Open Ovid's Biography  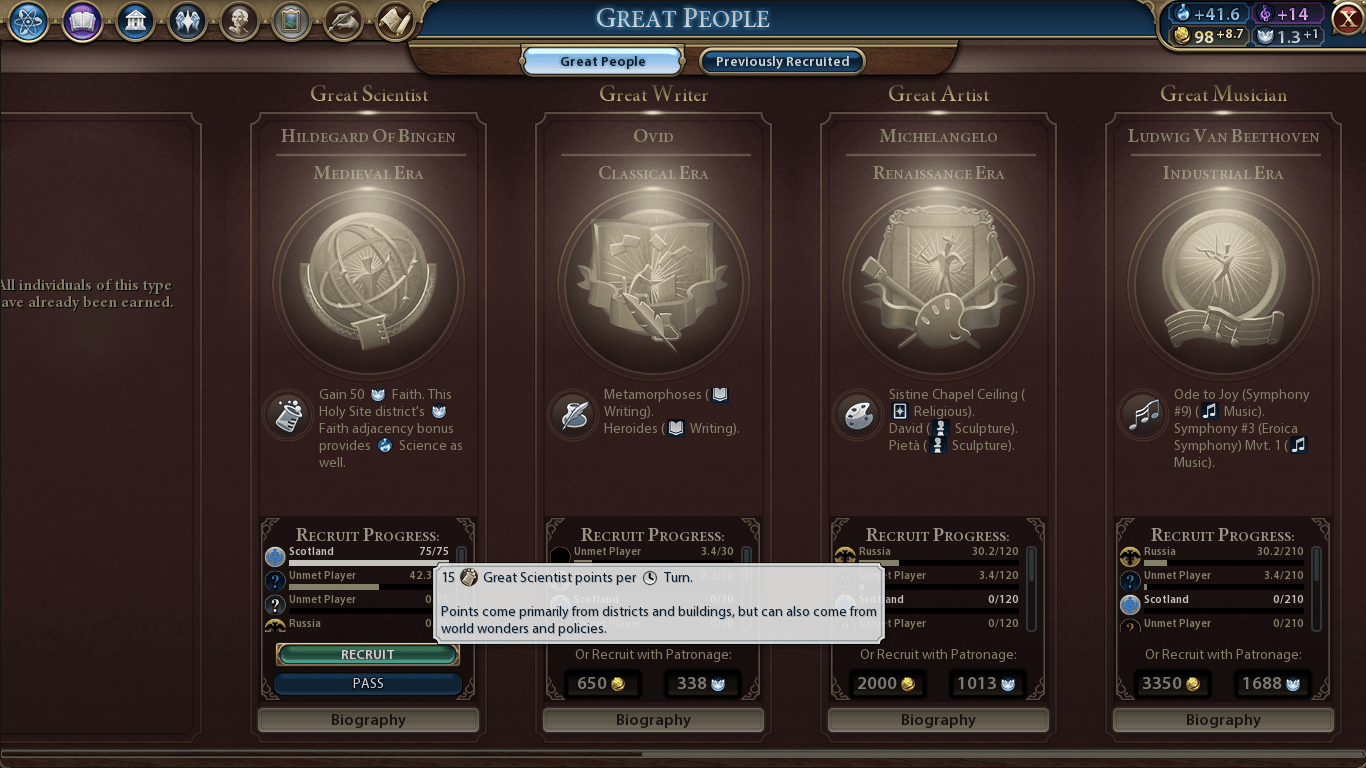(652, 719)
